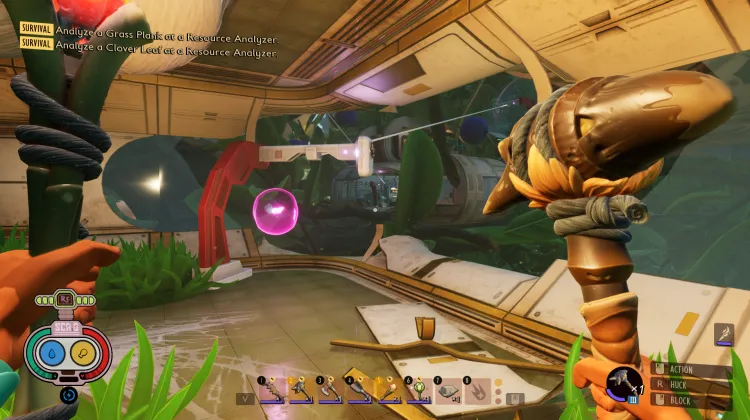Click the torch icon above the action list
The height and width of the screenshot is (420, 750).
pyautogui.click(x=723, y=336)
